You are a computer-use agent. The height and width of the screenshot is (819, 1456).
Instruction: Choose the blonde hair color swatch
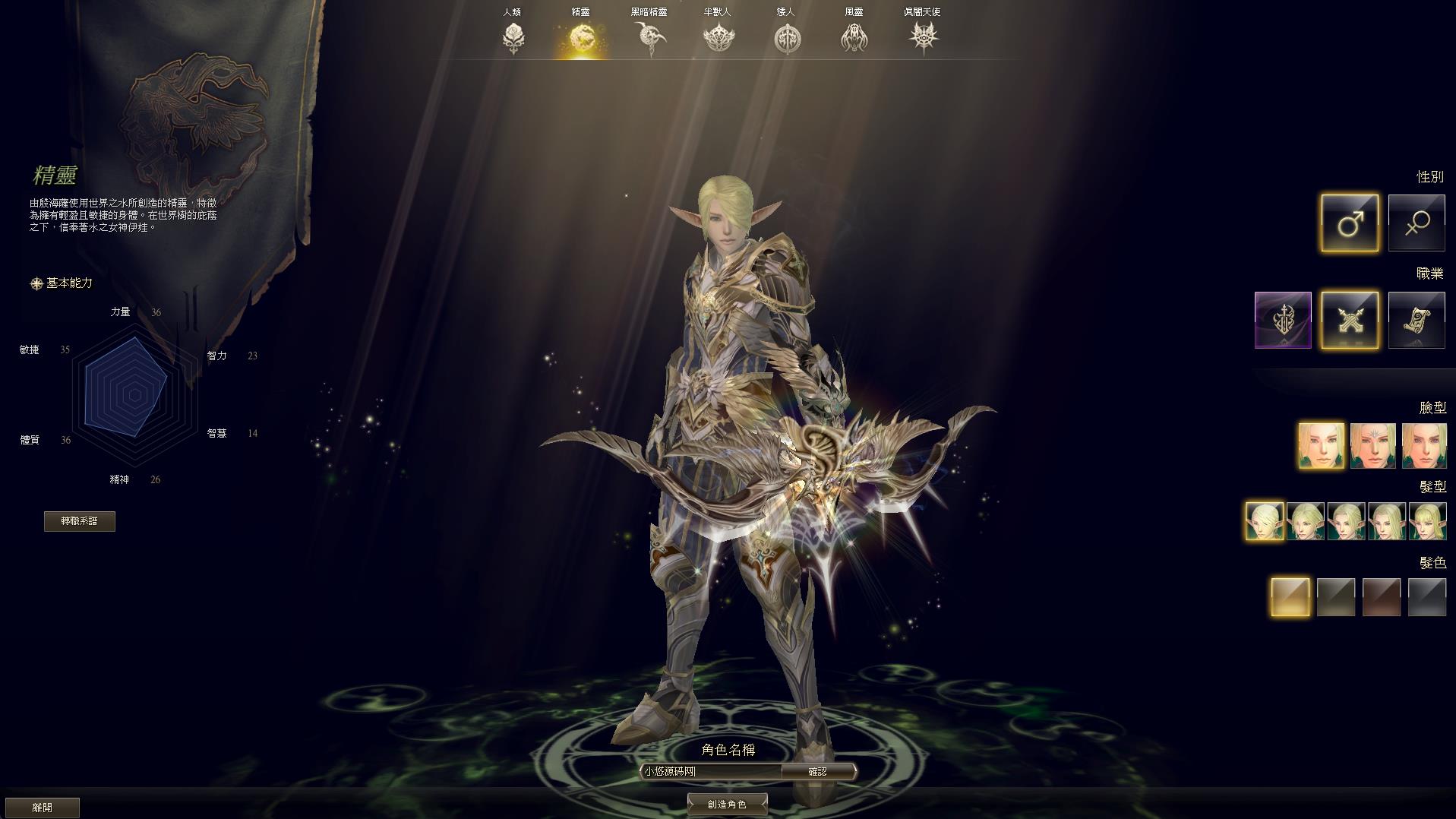coord(1290,596)
